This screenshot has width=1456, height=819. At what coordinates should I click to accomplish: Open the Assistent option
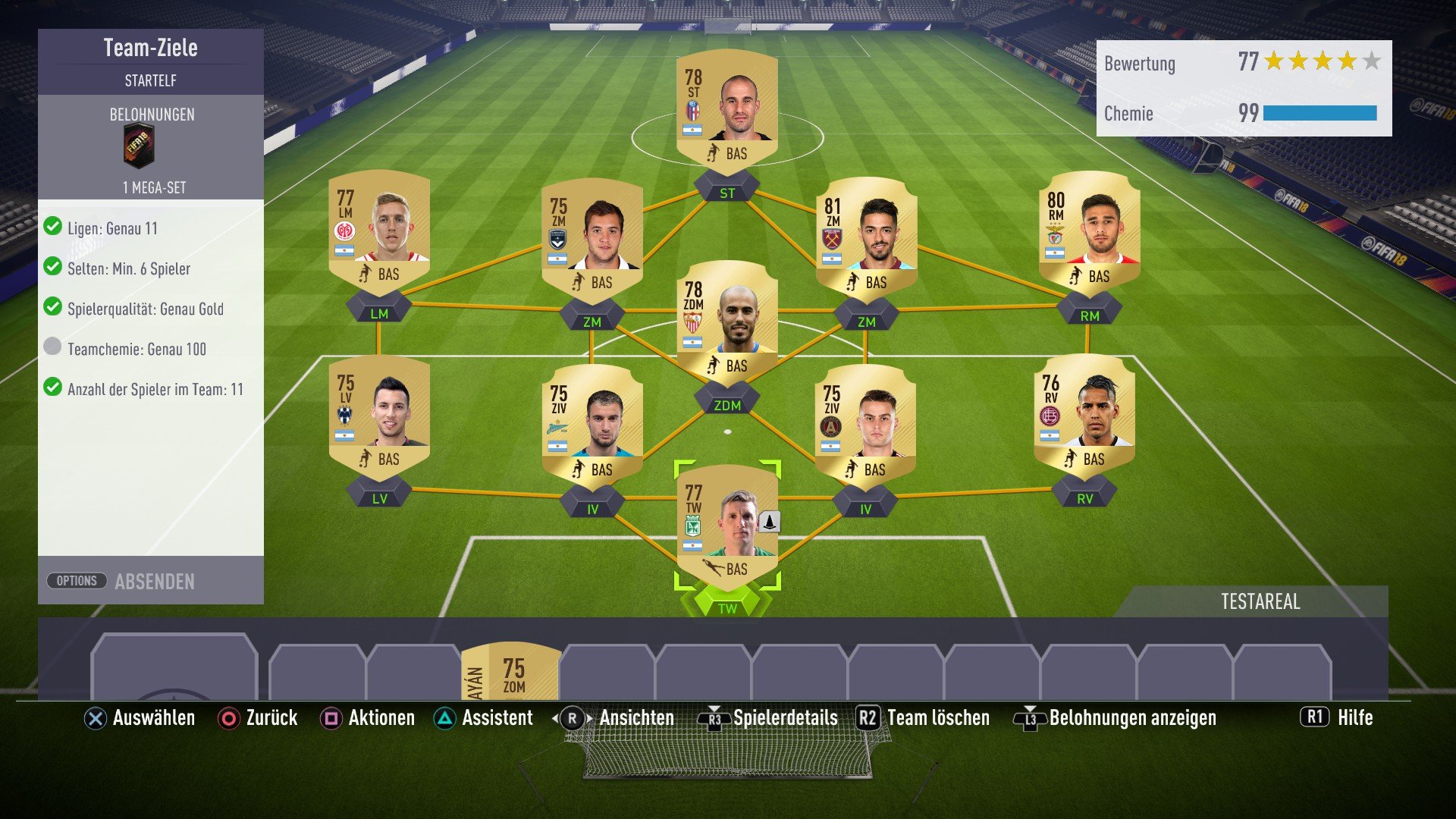pos(497,717)
